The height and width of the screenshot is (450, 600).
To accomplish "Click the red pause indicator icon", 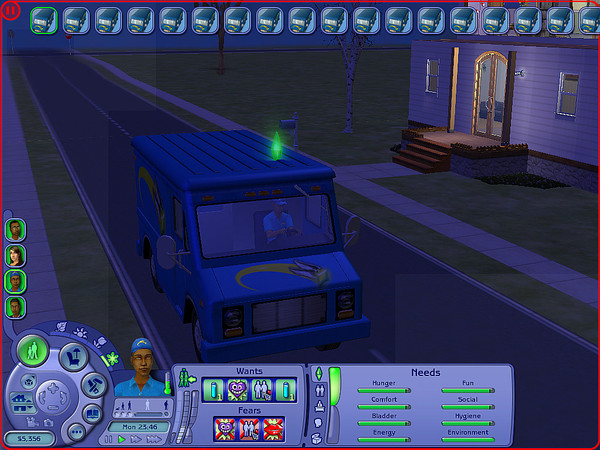I will click(x=11, y=12).
